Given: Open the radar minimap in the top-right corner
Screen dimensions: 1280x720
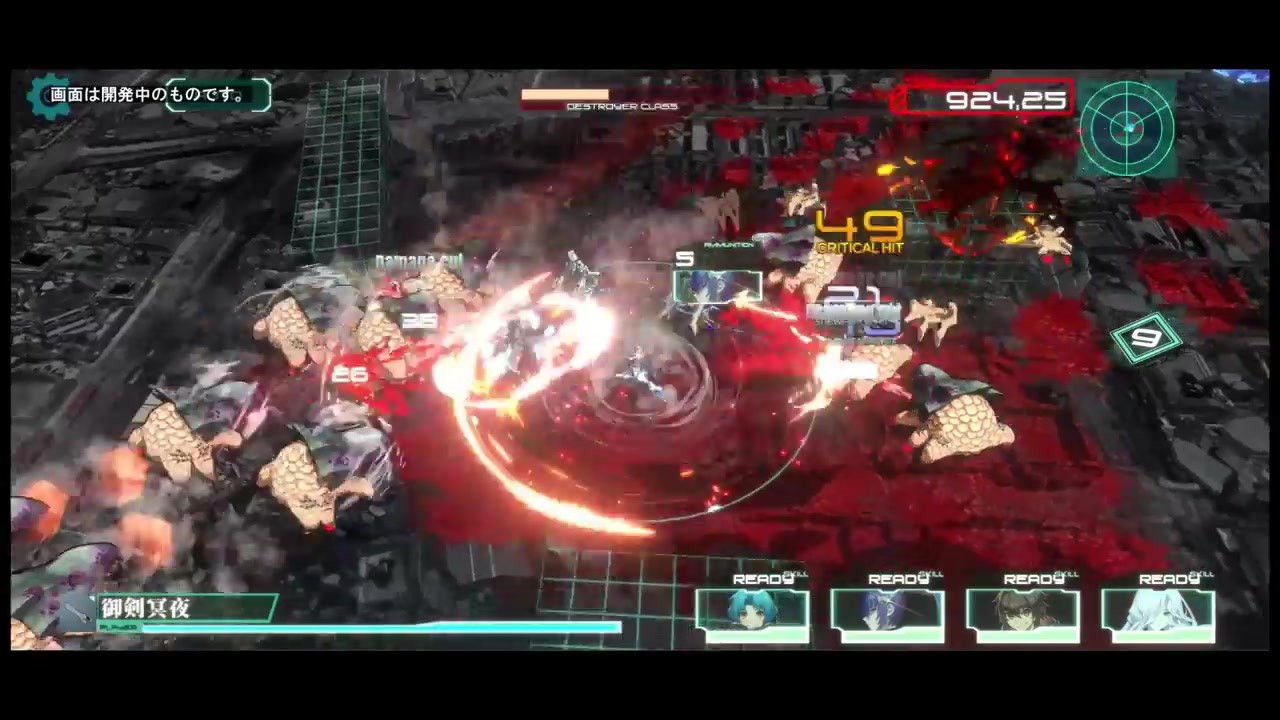Looking at the screenshot, I should pos(1128,130).
